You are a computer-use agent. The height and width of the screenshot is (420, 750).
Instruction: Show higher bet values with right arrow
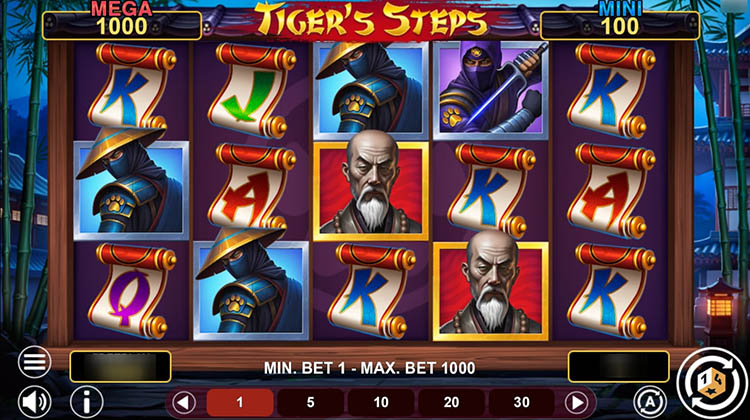[x=577, y=403]
